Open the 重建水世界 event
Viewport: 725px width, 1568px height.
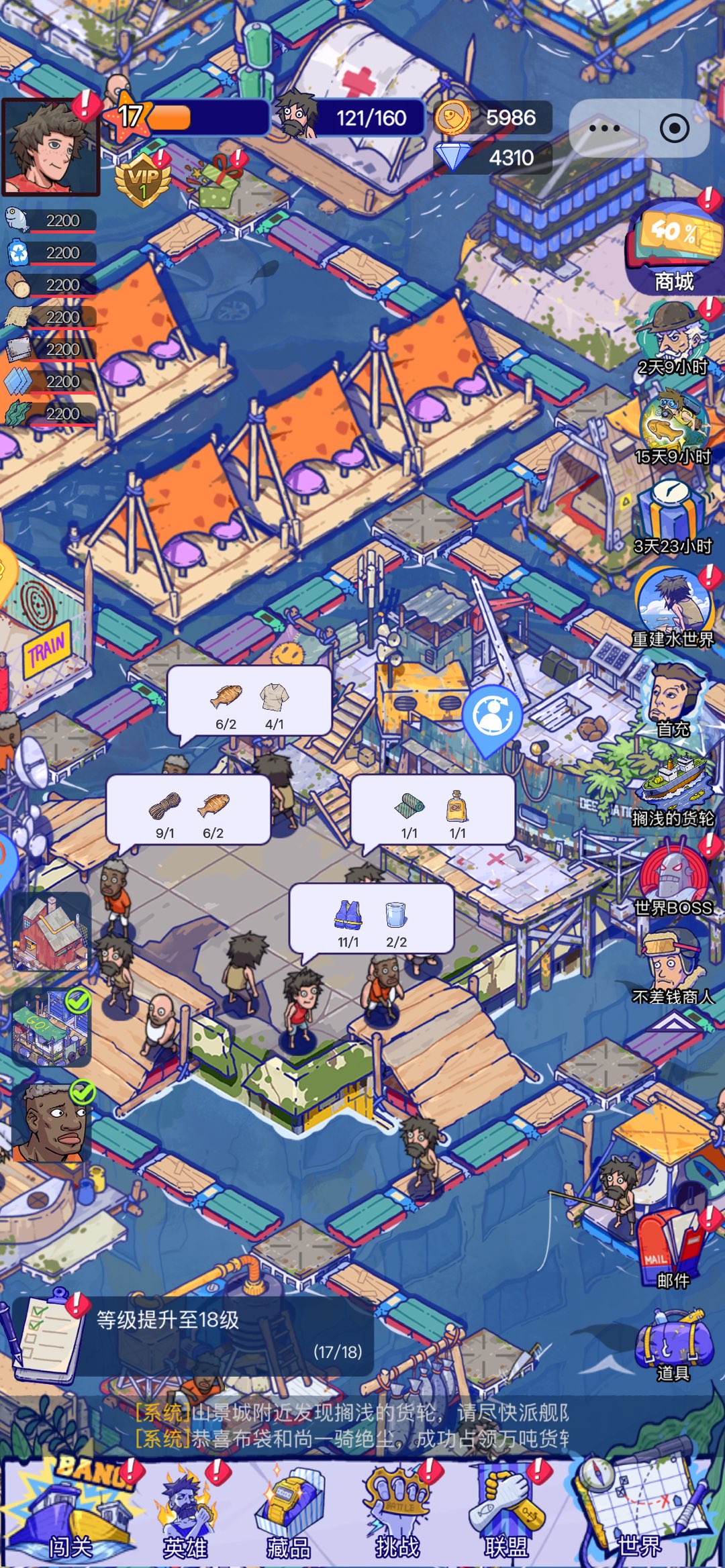pos(673,608)
